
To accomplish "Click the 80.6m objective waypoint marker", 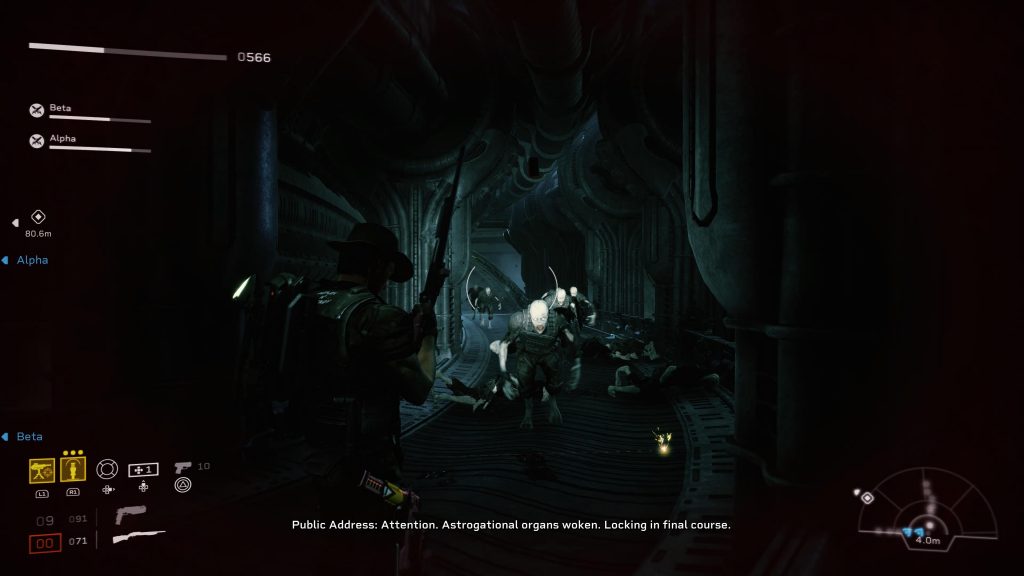I will 38,217.
